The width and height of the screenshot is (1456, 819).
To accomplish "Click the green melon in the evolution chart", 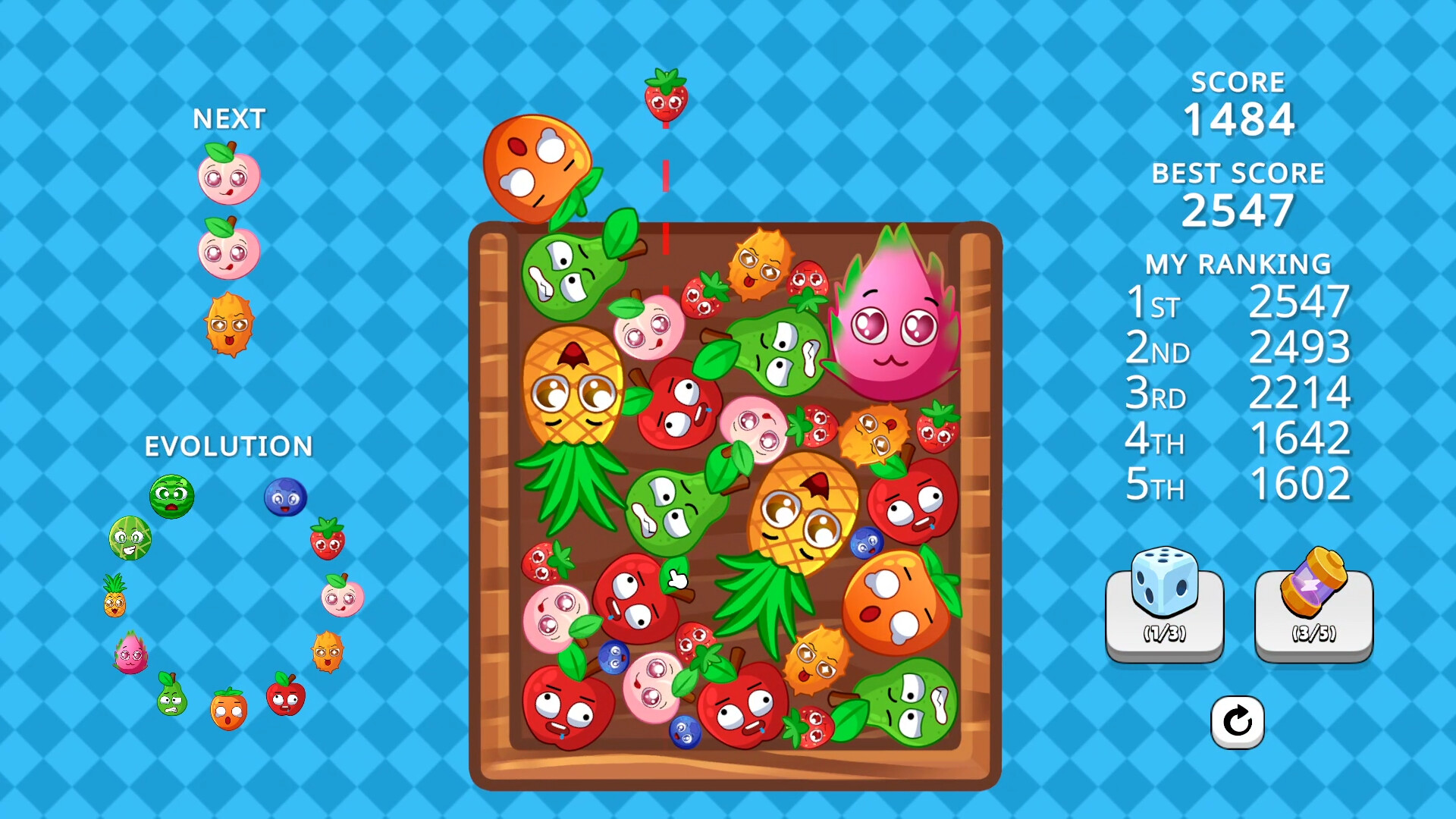I will [x=130, y=539].
